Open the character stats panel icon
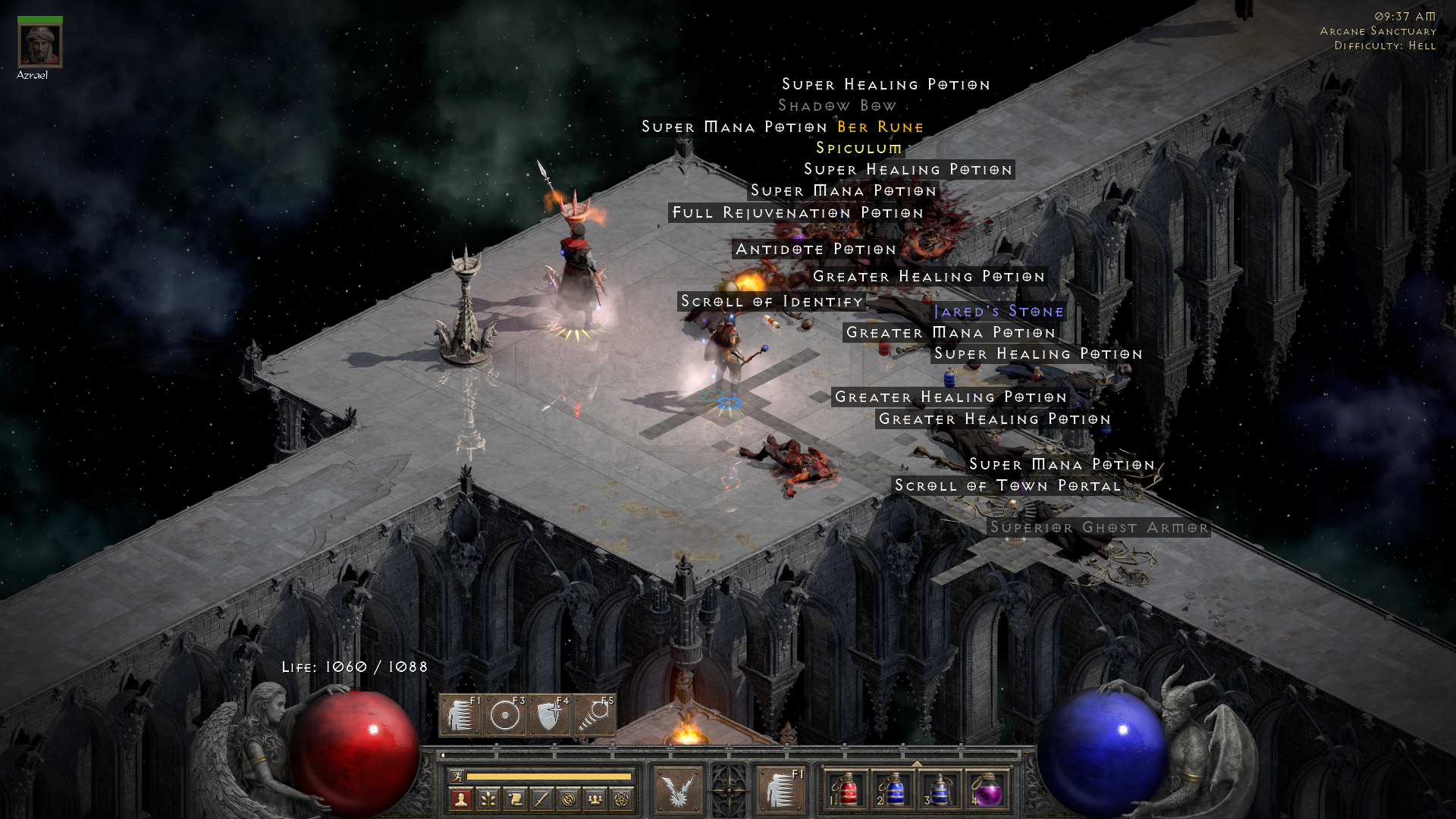 [x=461, y=798]
